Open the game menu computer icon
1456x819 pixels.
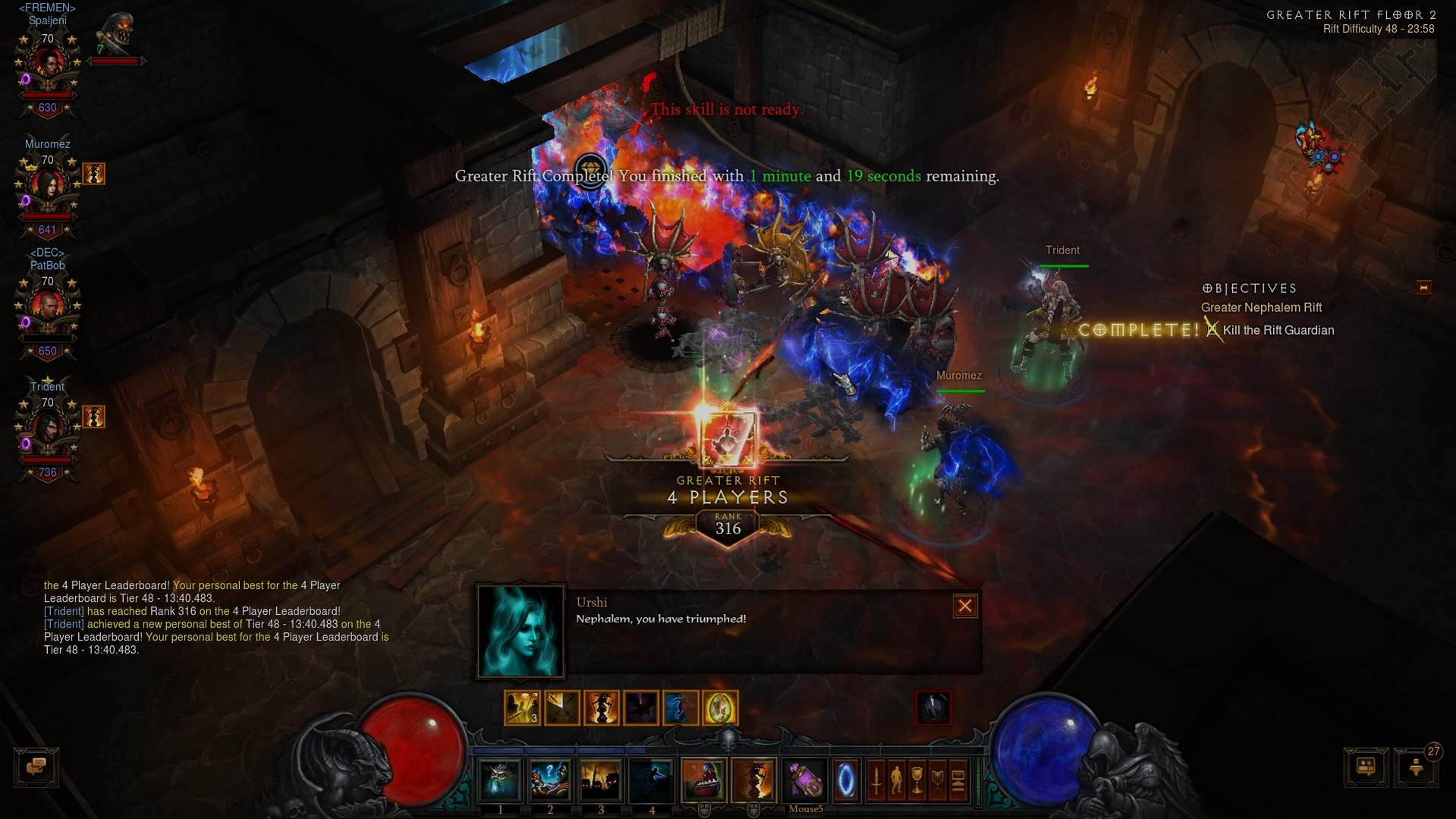tap(958, 780)
